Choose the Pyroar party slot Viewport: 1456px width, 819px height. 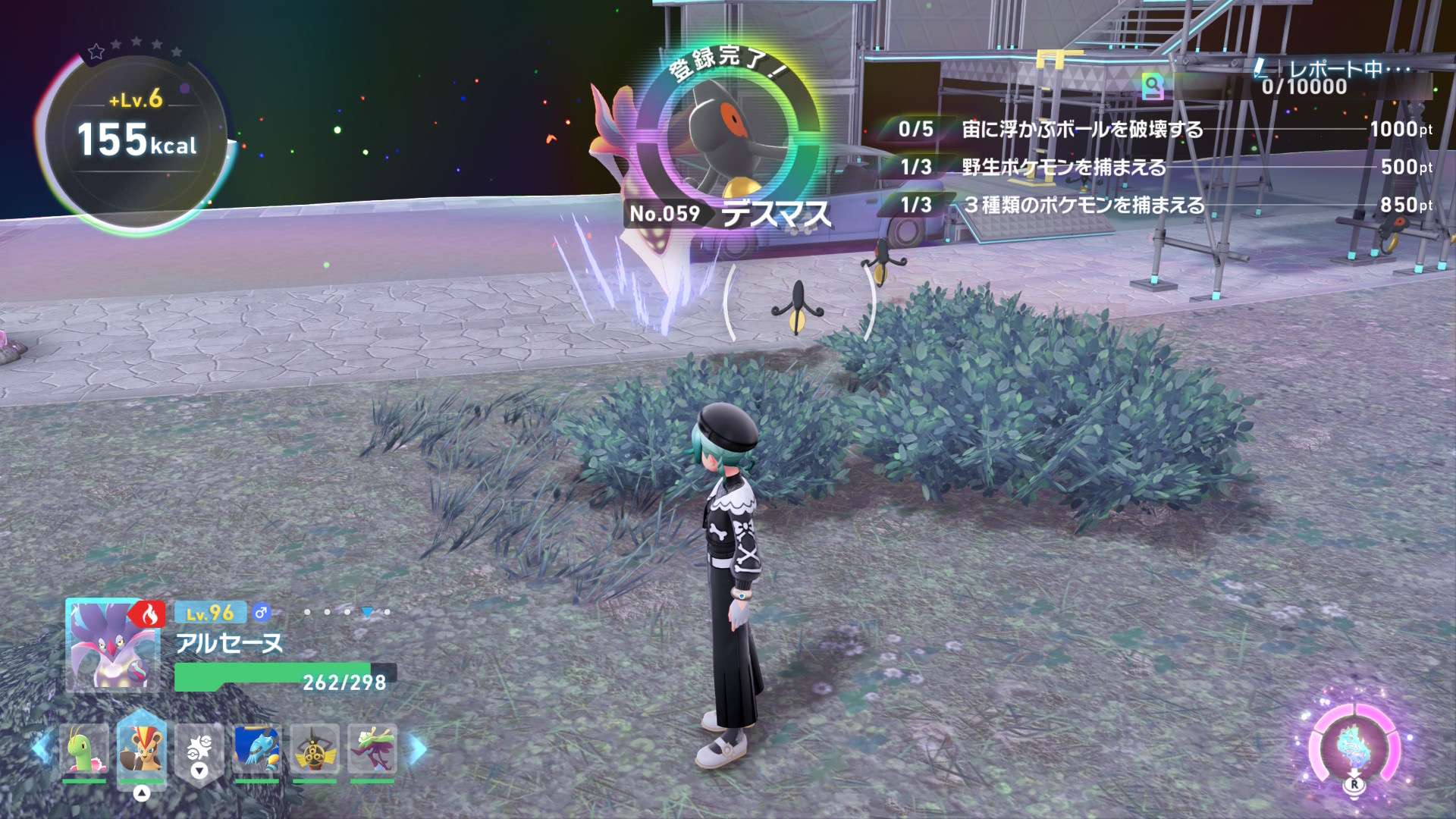(x=141, y=749)
